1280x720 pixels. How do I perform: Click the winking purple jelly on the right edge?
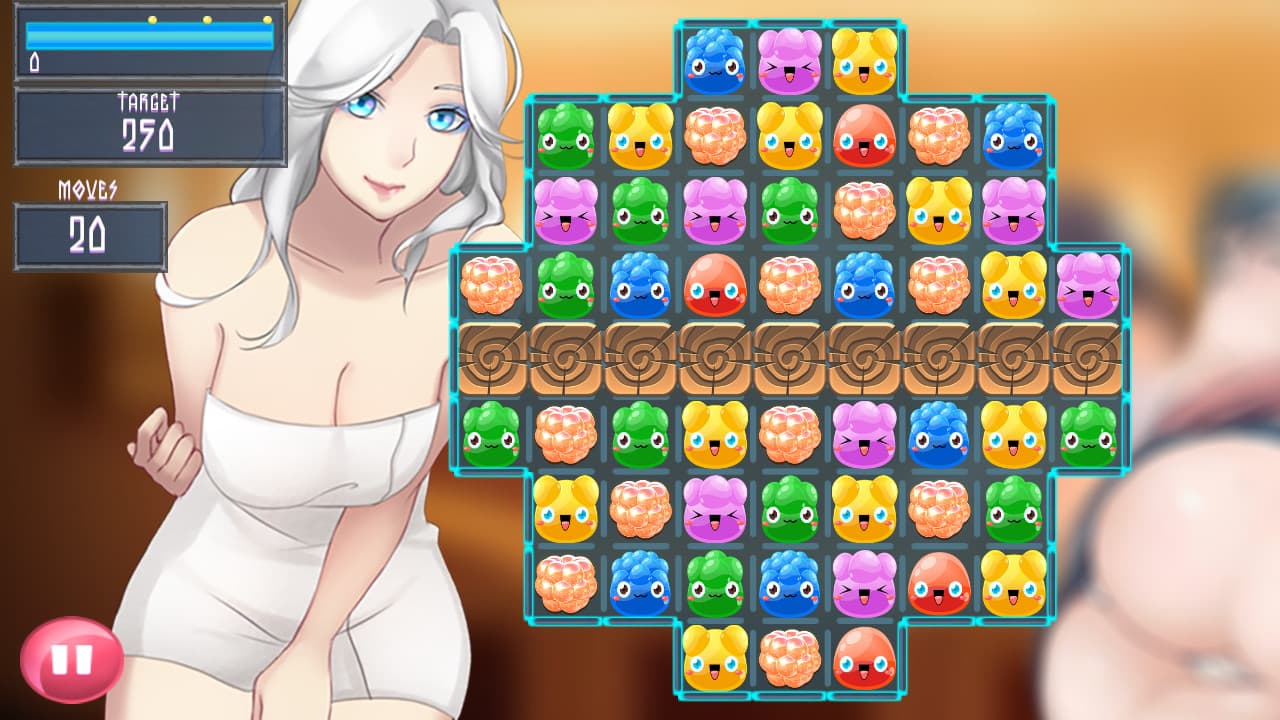(1089, 287)
